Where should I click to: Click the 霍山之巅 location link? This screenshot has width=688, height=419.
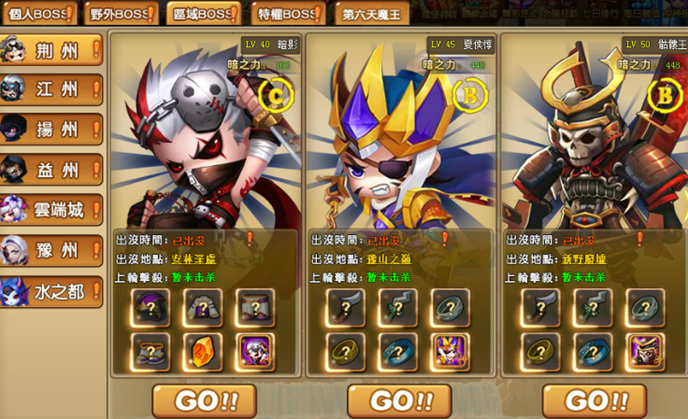(389, 260)
